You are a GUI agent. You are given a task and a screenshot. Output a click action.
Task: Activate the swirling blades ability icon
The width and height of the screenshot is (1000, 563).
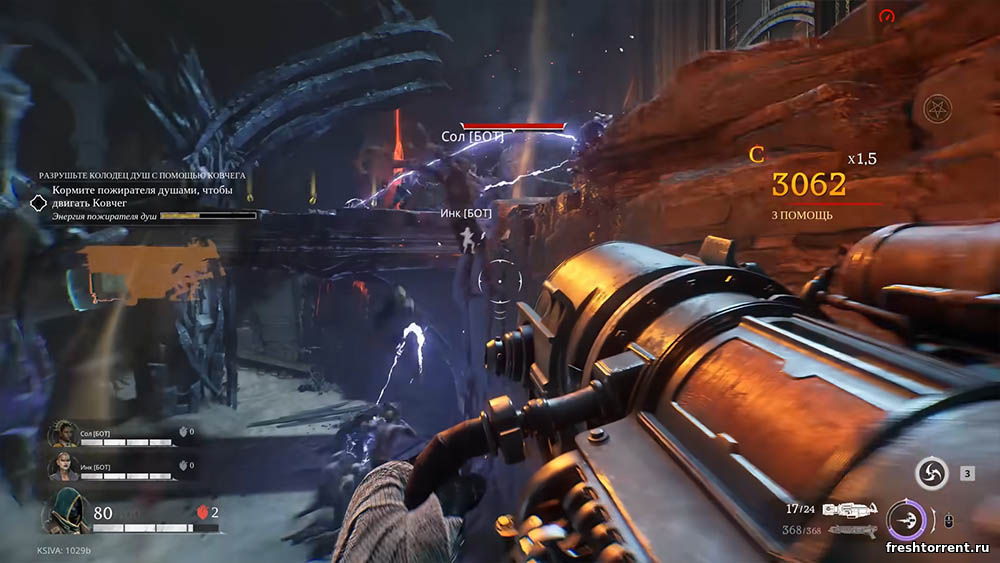coord(932,474)
